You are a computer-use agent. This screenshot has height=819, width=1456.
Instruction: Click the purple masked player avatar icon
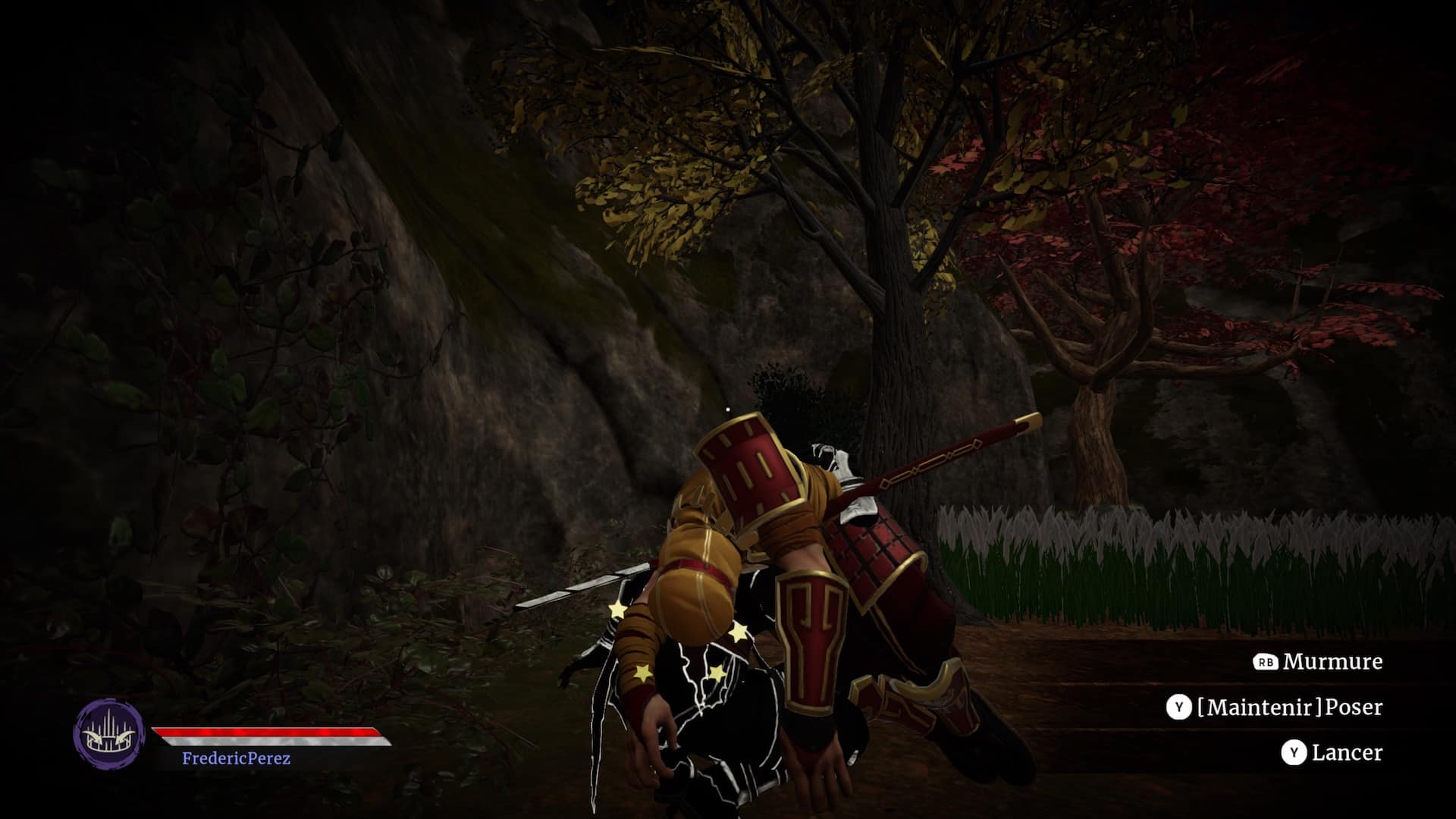pos(108,733)
